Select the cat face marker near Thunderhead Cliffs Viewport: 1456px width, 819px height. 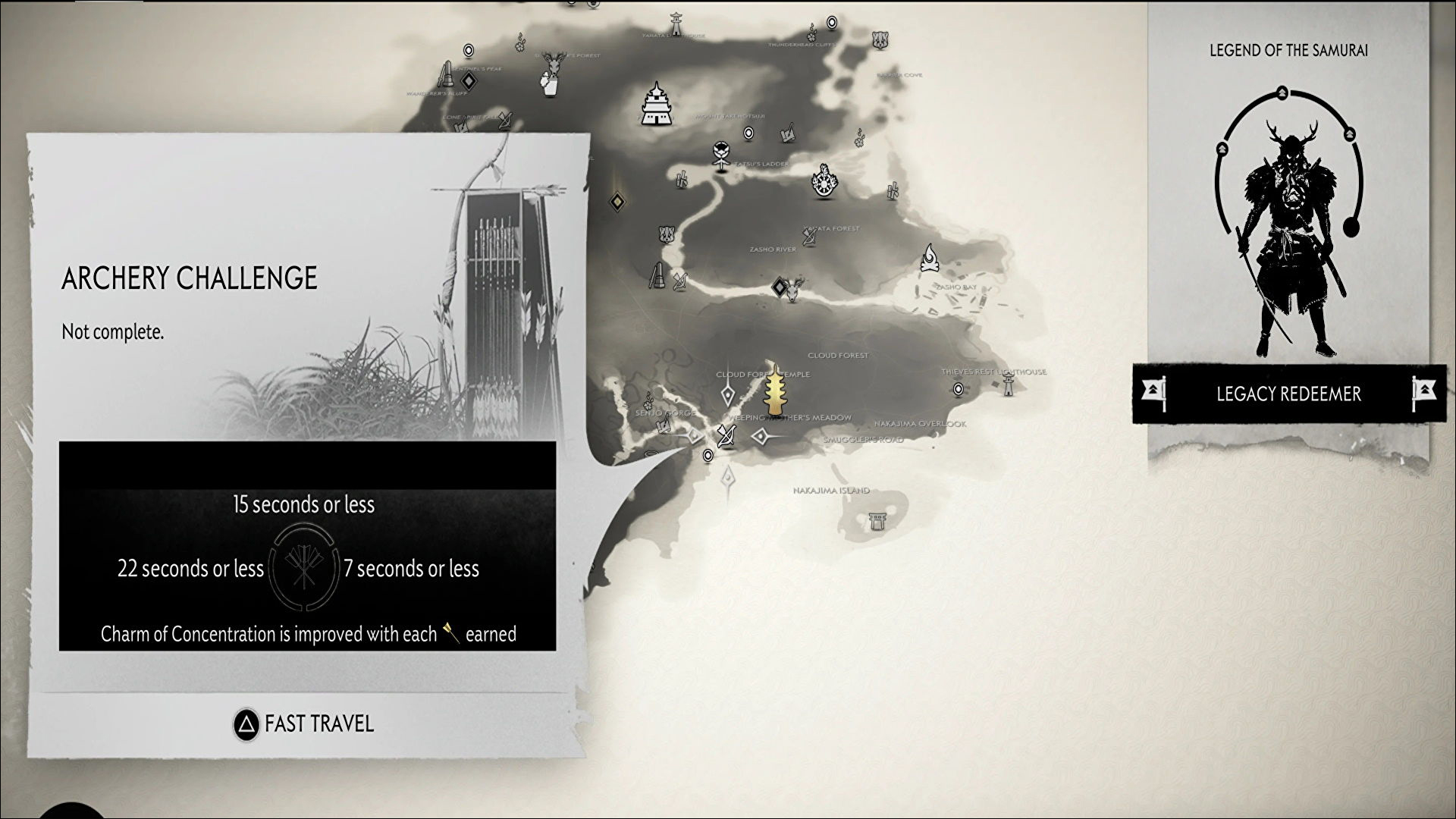tap(879, 39)
